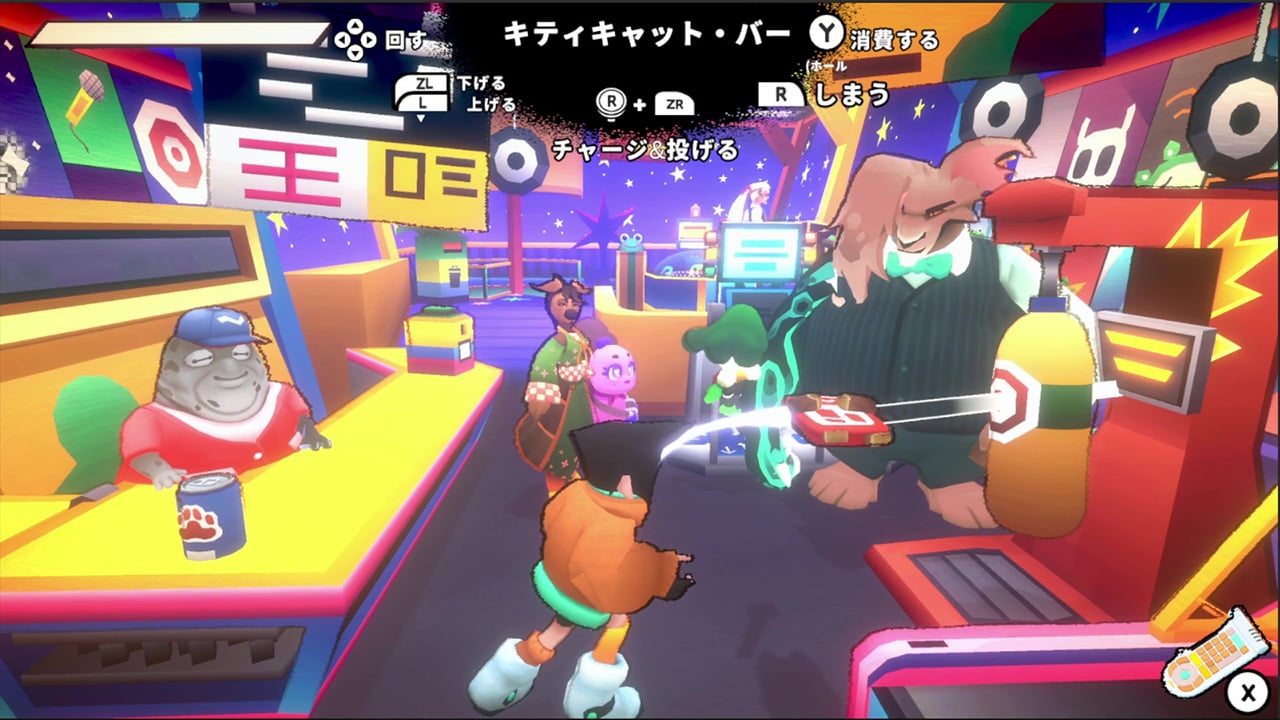Image resolution: width=1280 pixels, height=720 pixels.
Task: Click the チャージ&投げる action label
Action: pyautogui.click(x=644, y=152)
